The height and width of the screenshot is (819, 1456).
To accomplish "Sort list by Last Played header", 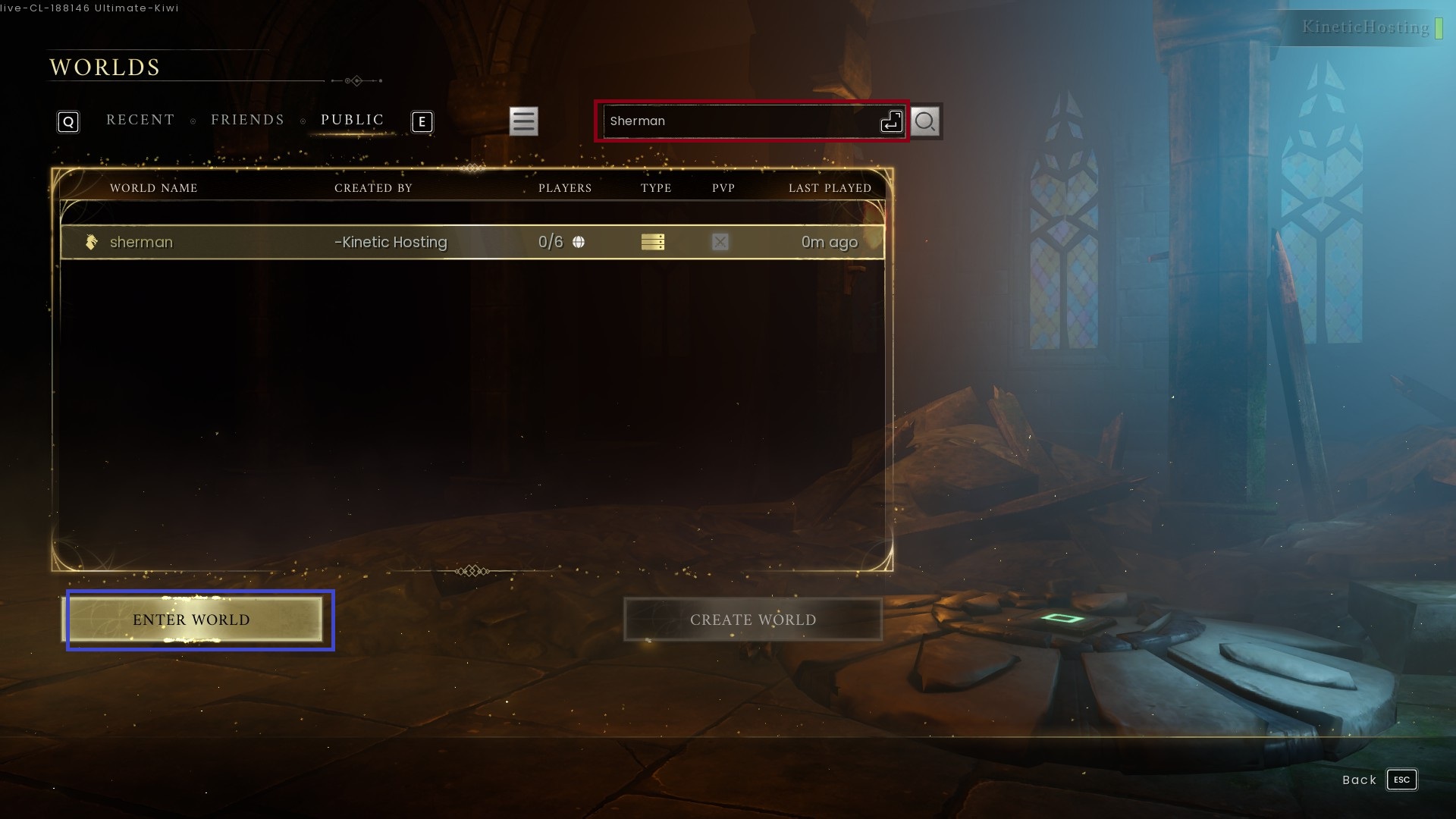I will 830,188.
